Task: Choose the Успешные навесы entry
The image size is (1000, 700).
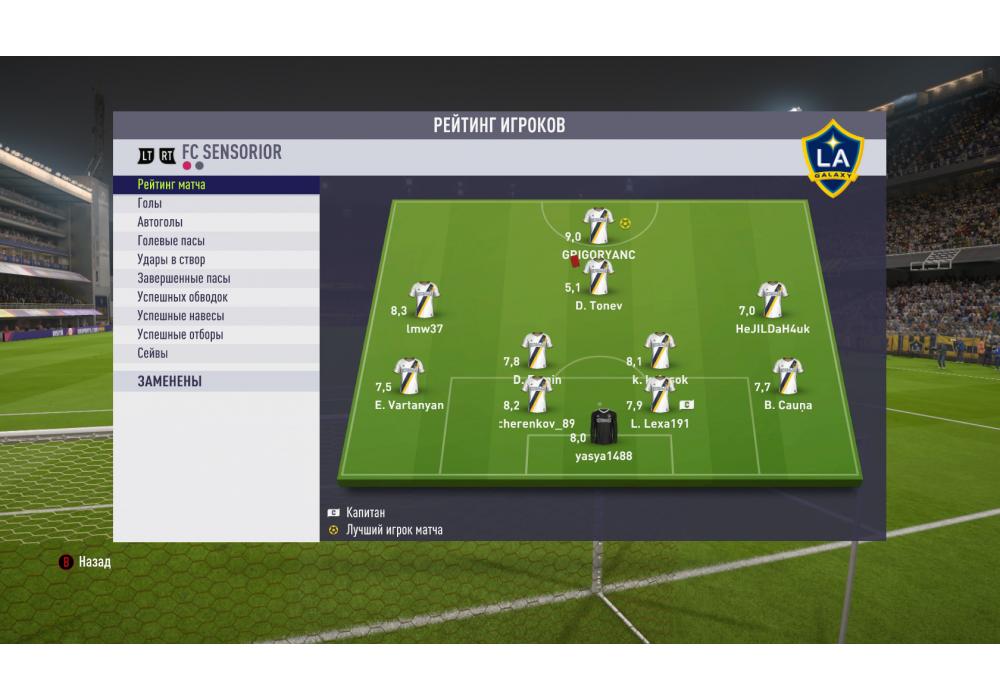Action: pos(181,316)
